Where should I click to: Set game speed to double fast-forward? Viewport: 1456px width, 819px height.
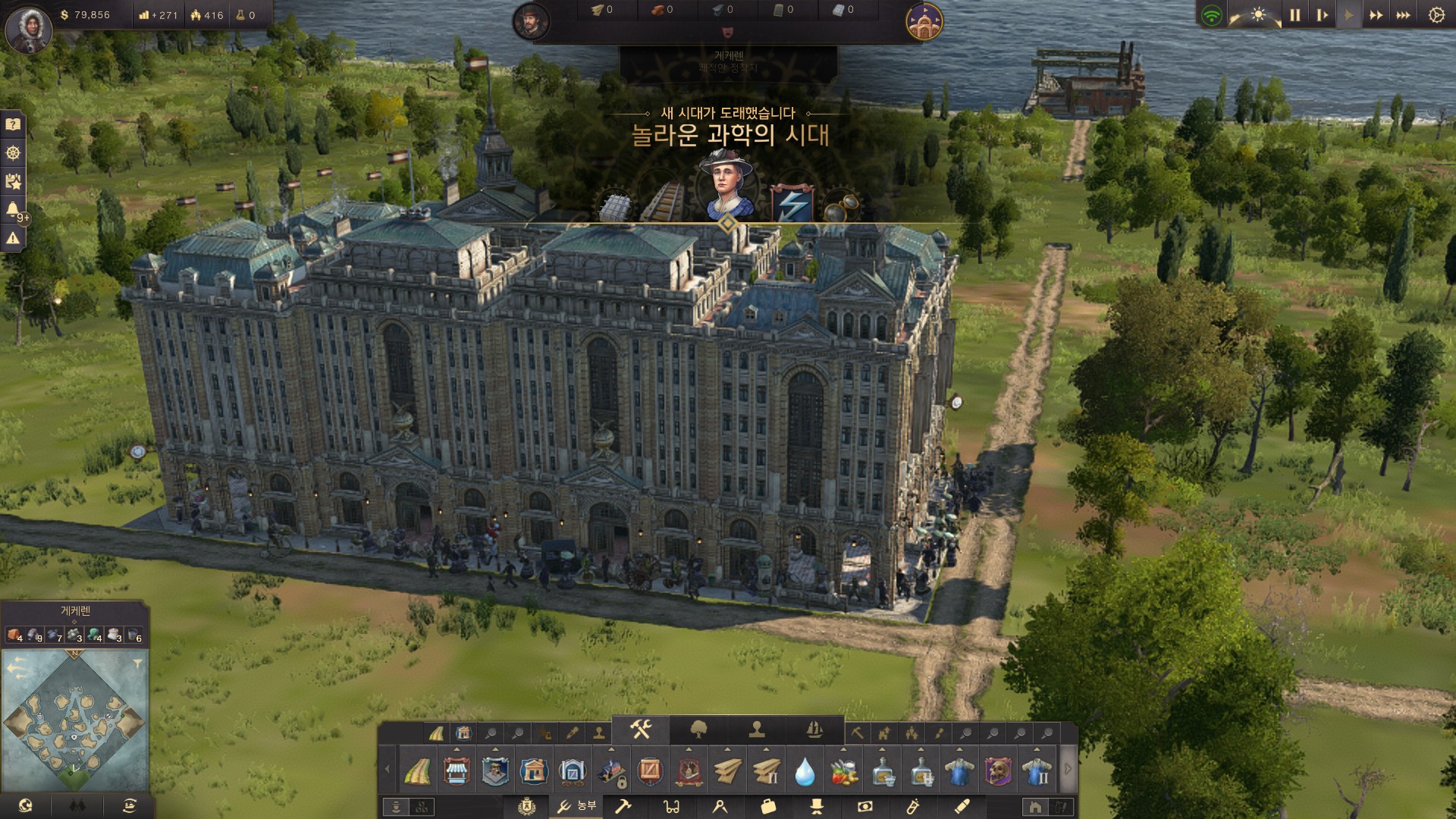pos(1376,15)
